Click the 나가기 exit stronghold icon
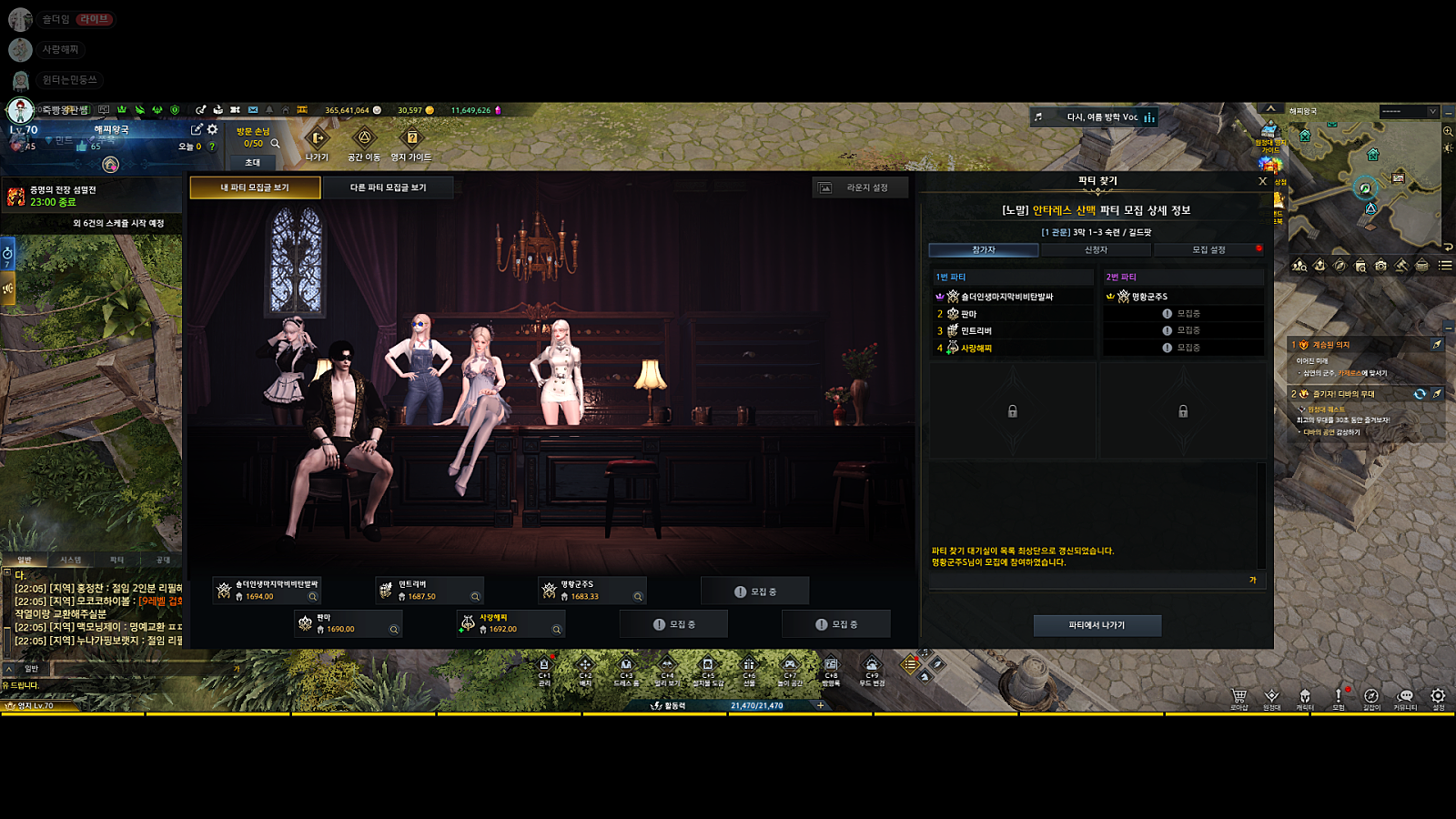1456x819 pixels. 317,139
